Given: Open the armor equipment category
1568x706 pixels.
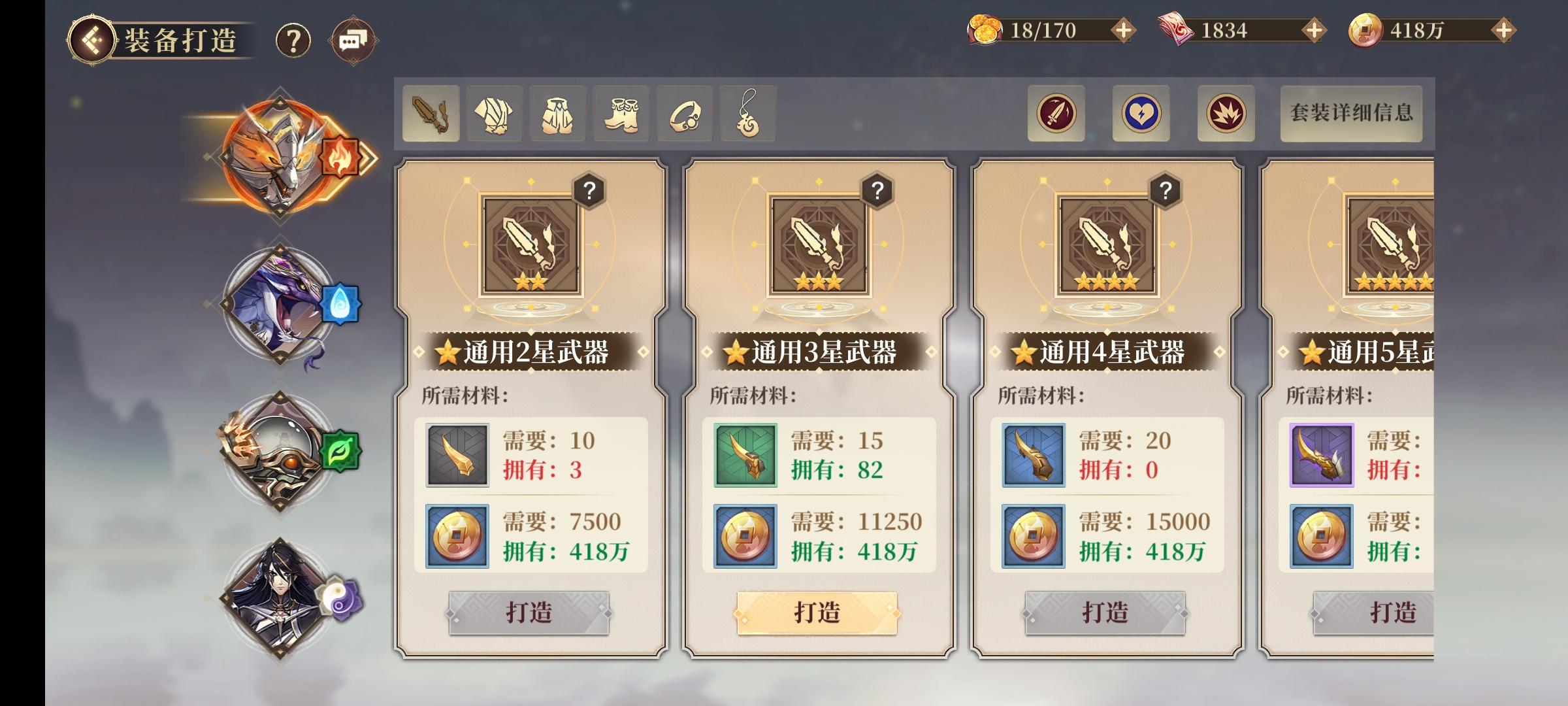Looking at the screenshot, I should click(495, 115).
